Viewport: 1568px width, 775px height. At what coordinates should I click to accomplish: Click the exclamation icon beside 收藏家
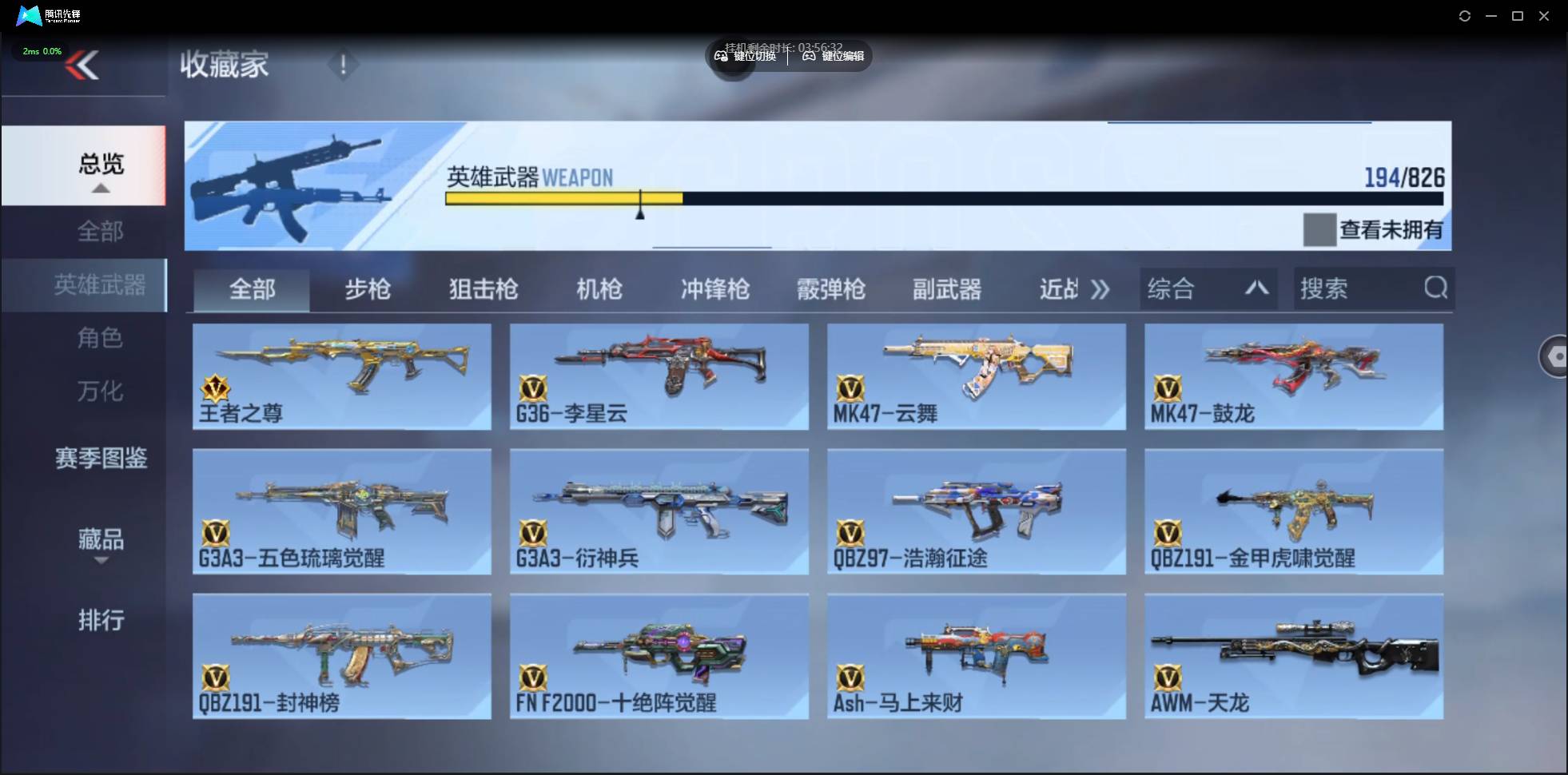point(344,64)
